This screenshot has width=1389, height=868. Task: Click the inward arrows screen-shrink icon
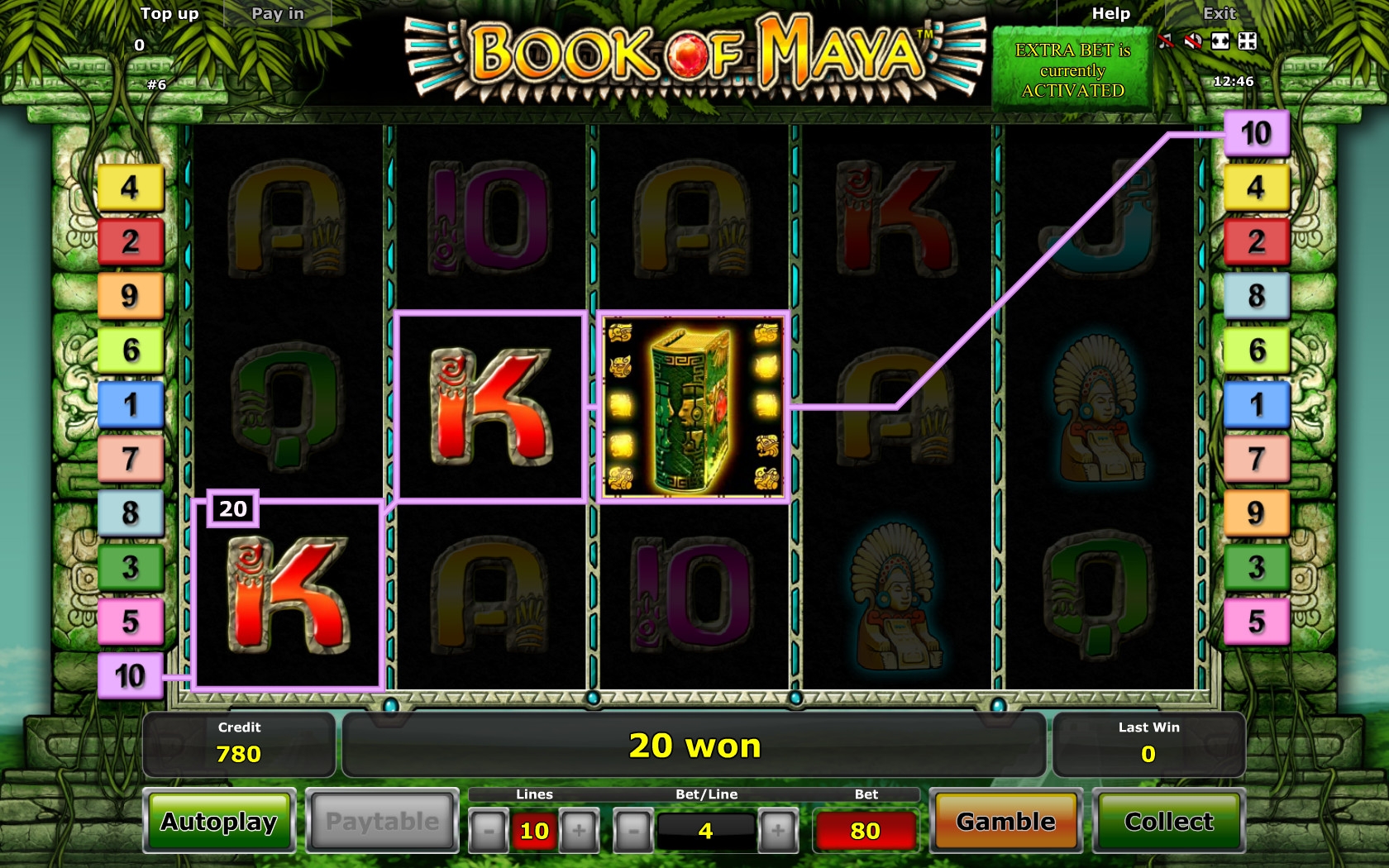coord(1248,41)
